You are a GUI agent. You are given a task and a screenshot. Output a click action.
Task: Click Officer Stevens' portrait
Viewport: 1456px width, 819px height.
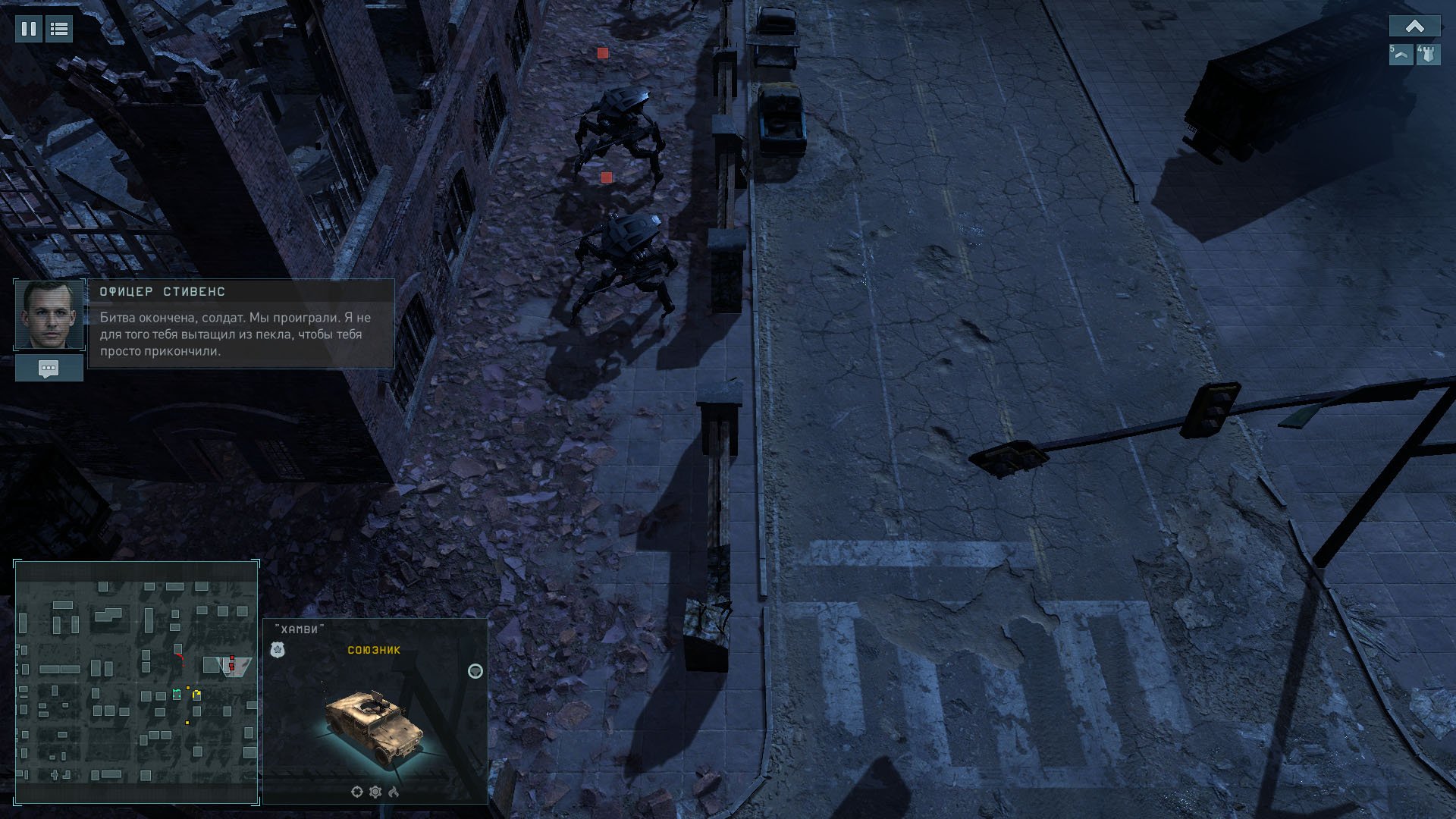pos(49,315)
